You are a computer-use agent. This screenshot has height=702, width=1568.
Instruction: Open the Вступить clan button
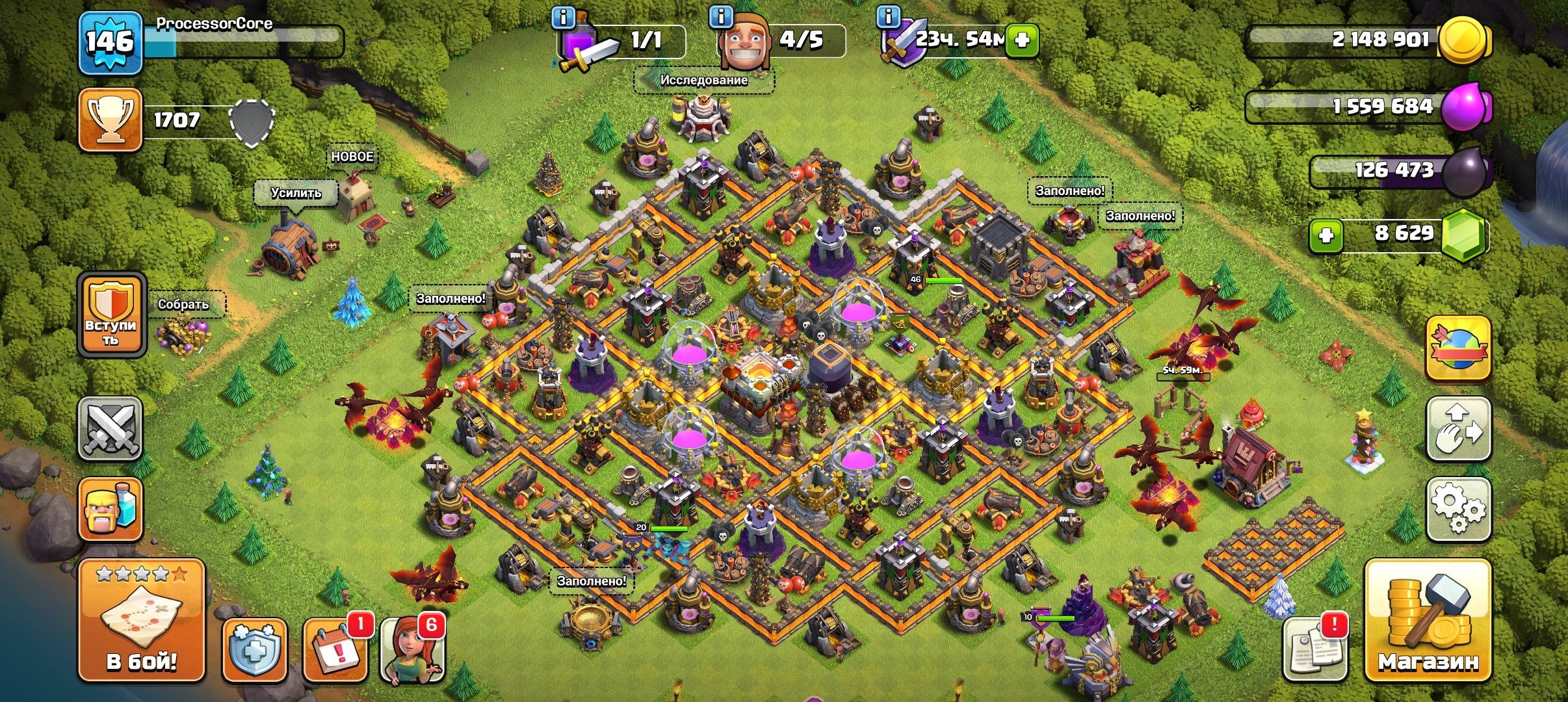111,315
